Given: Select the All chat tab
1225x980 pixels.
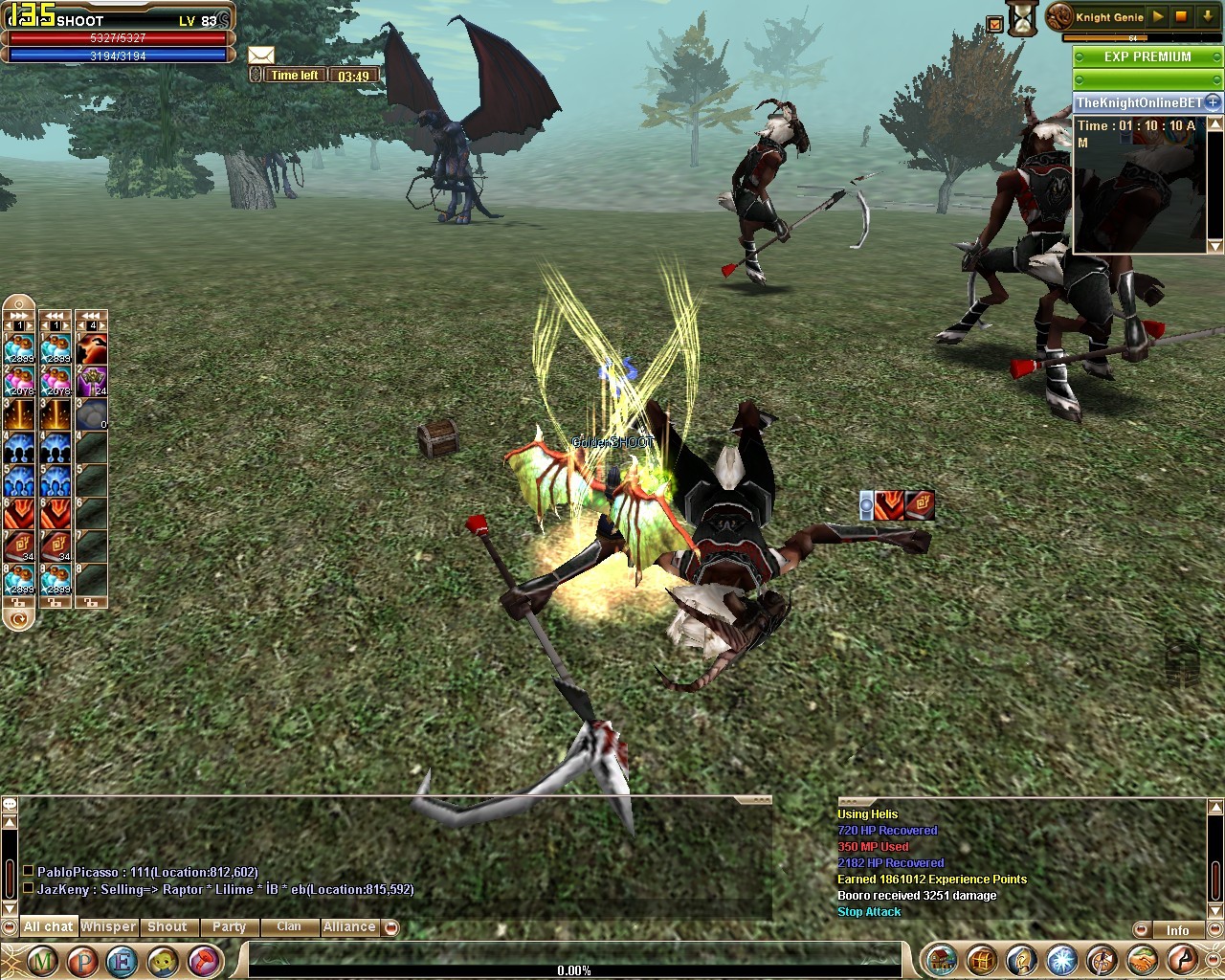Looking at the screenshot, I should pyautogui.click(x=48, y=926).
